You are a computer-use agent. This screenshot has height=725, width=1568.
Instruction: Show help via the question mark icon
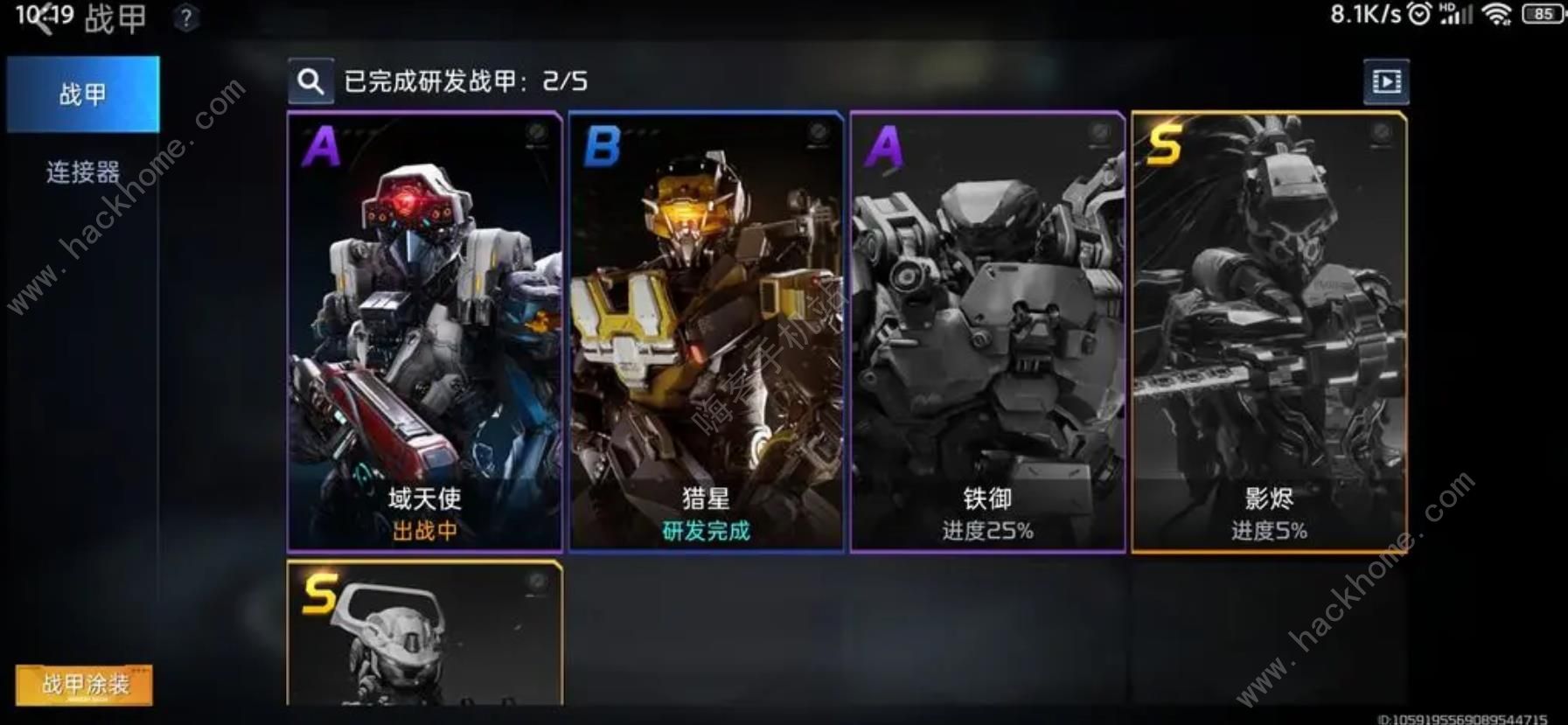[185, 17]
